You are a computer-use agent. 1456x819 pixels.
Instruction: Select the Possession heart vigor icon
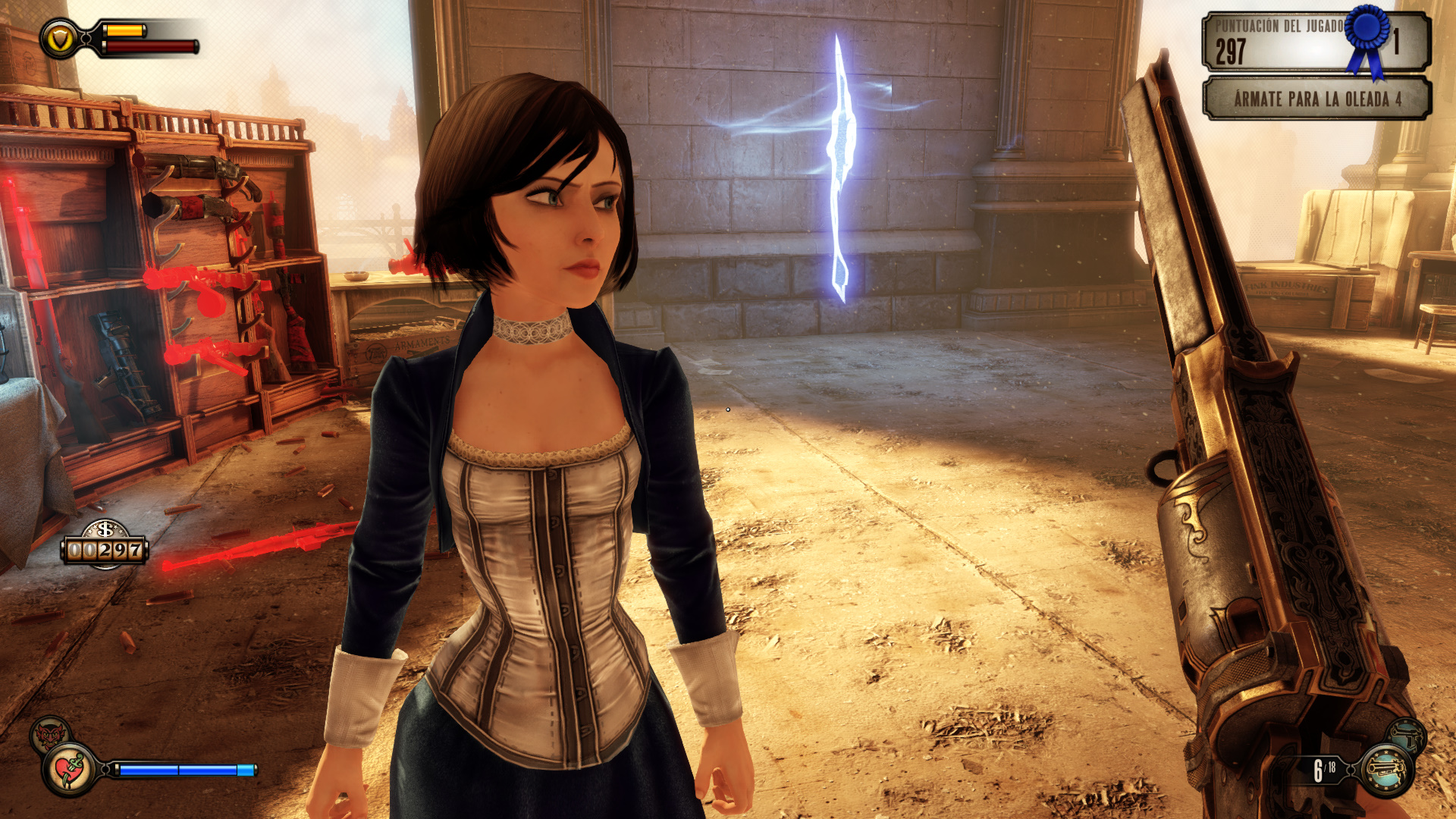click(71, 770)
